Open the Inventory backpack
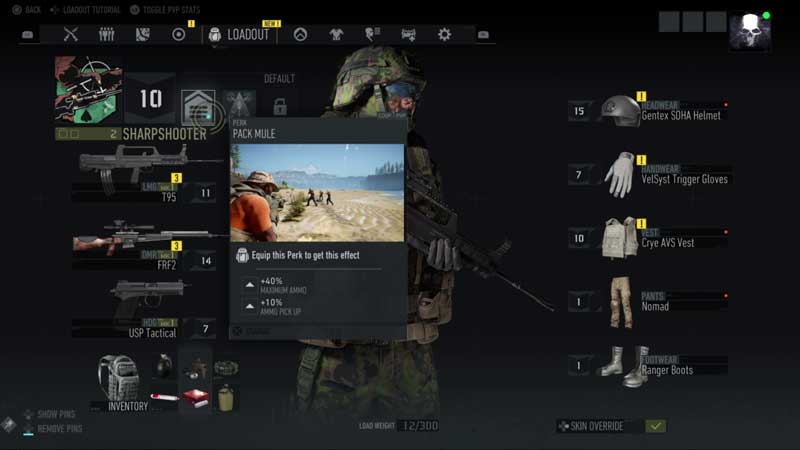This screenshot has width=800, height=450. (x=120, y=380)
